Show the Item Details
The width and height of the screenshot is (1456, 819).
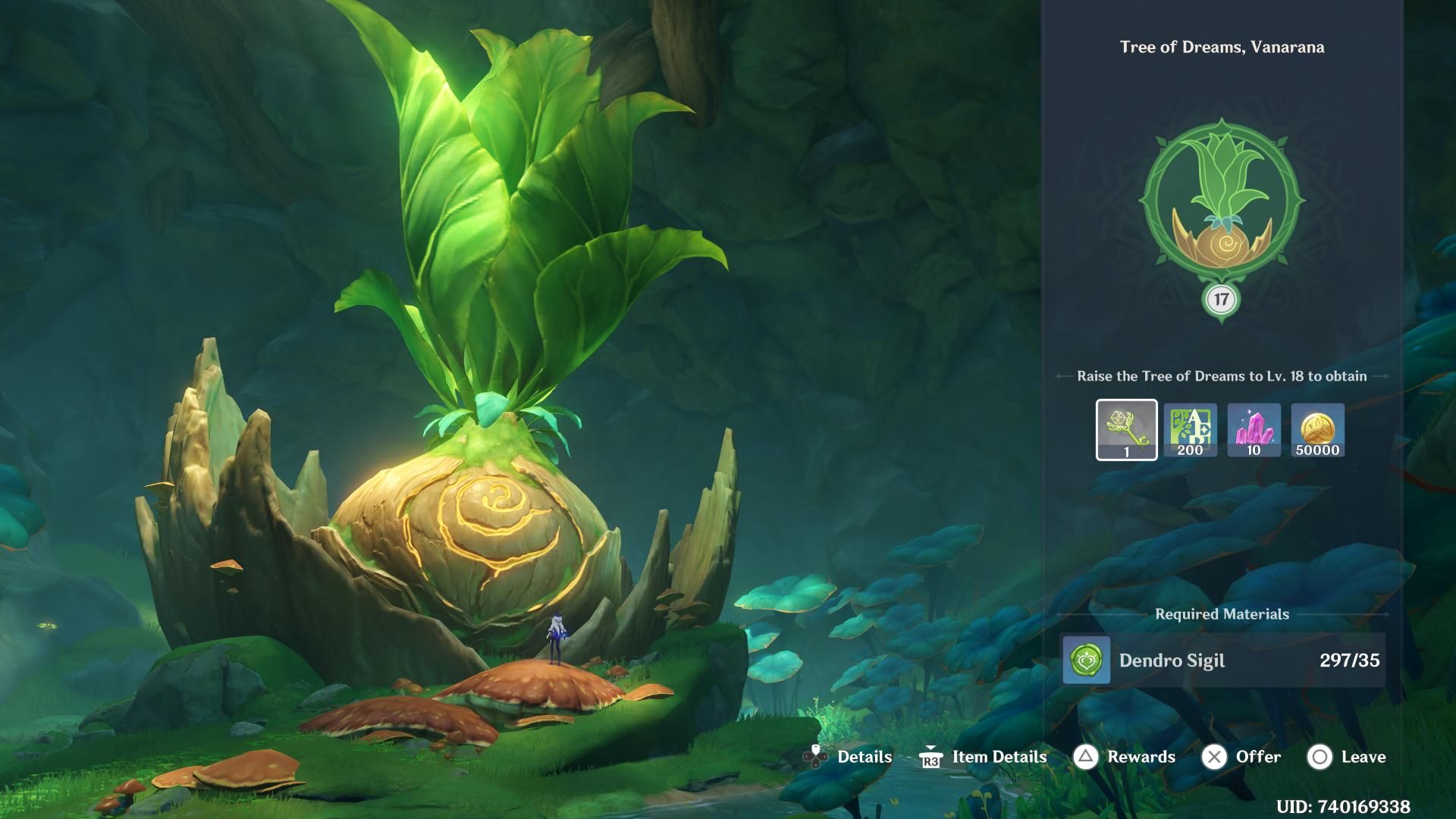click(x=983, y=757)
